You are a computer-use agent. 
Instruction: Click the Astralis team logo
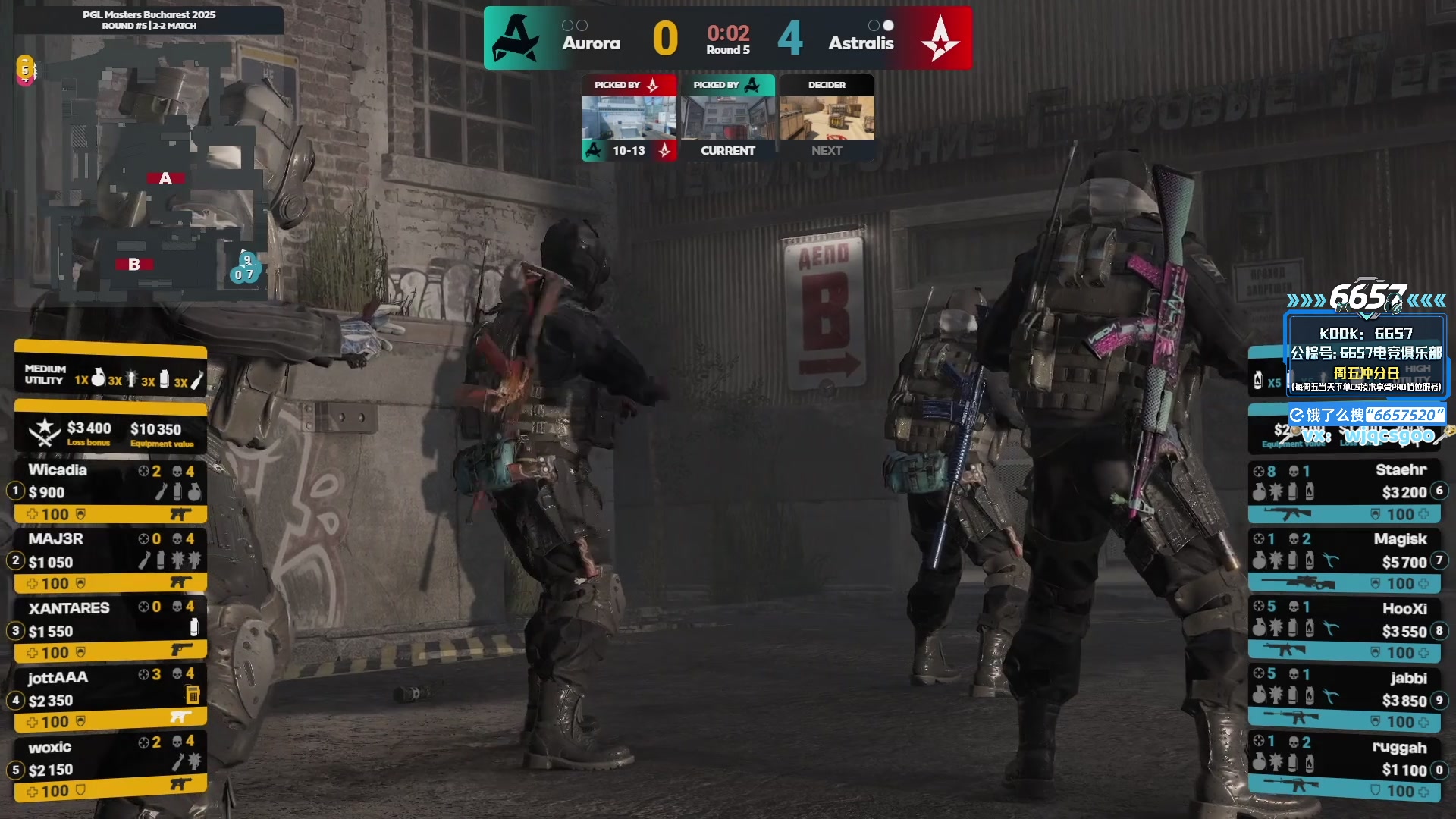[940, 38]
